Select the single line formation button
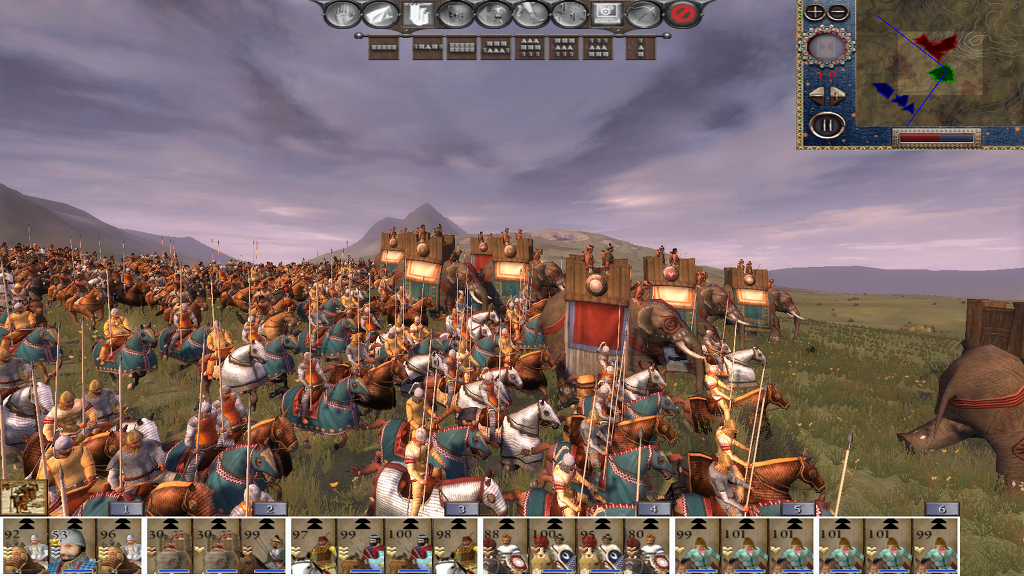The image size is (1024, 576). coord(384,47)
